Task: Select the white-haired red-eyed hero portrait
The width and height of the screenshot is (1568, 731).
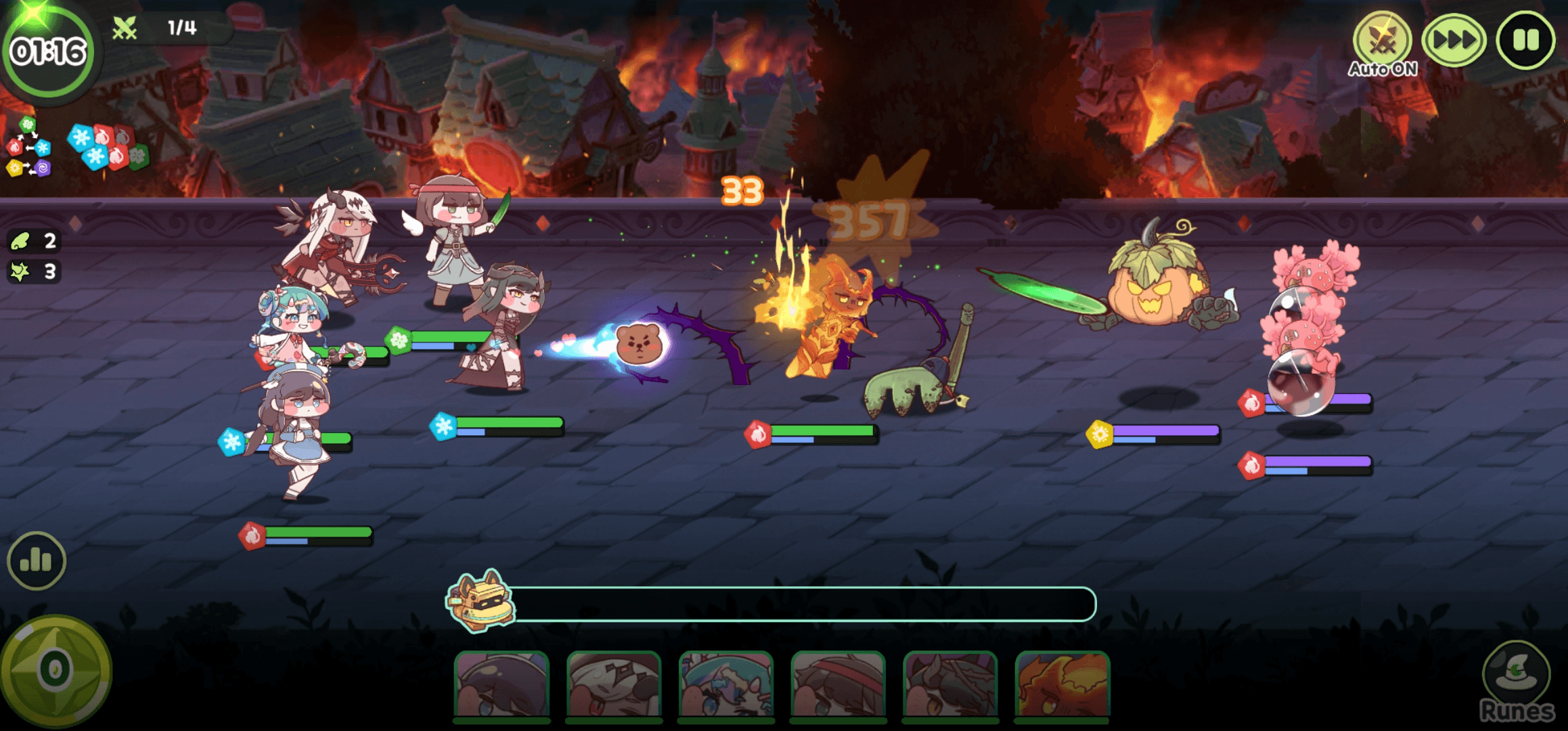Action: pos(614,685)
